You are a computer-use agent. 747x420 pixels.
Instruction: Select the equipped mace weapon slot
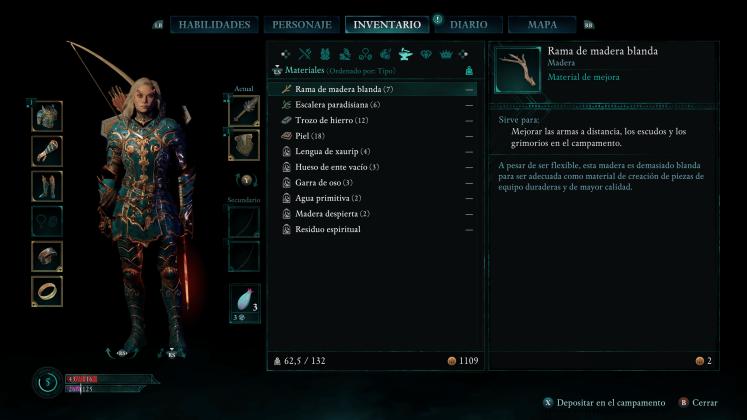point(243,111)
